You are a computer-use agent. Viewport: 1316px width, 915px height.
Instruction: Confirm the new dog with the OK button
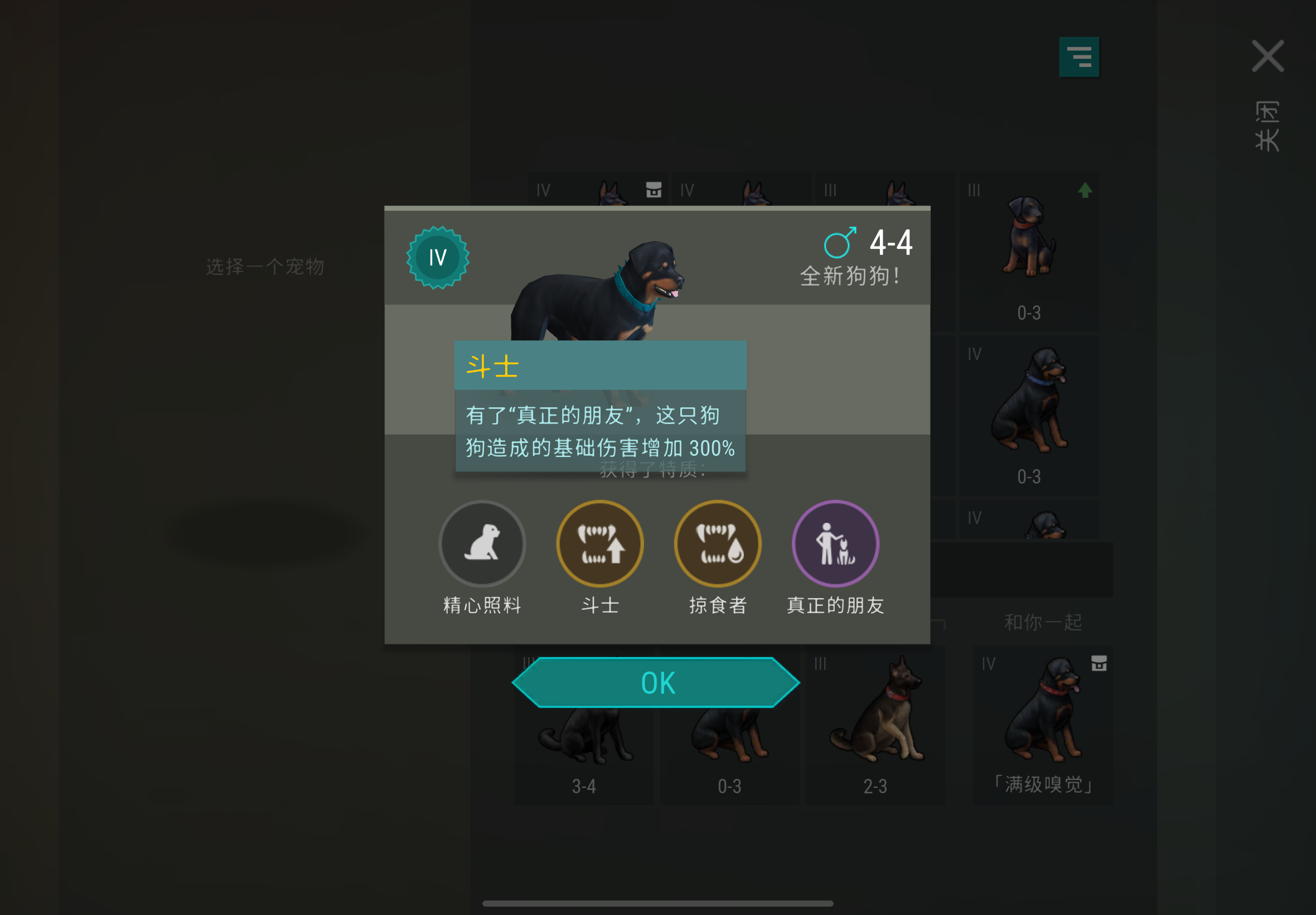pyautogui.click(x=656, y=681)
